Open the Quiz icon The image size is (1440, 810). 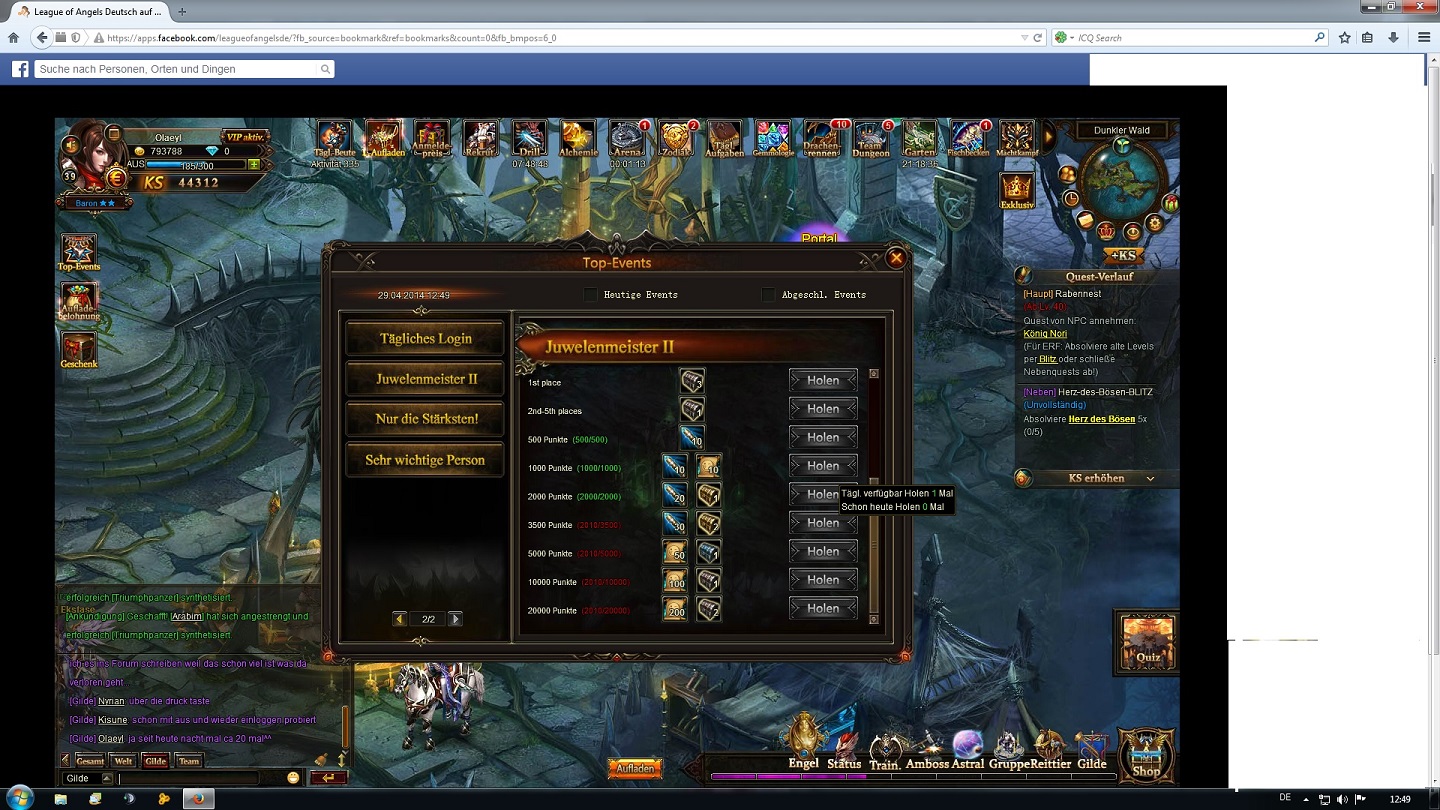tap(1147, 638)
